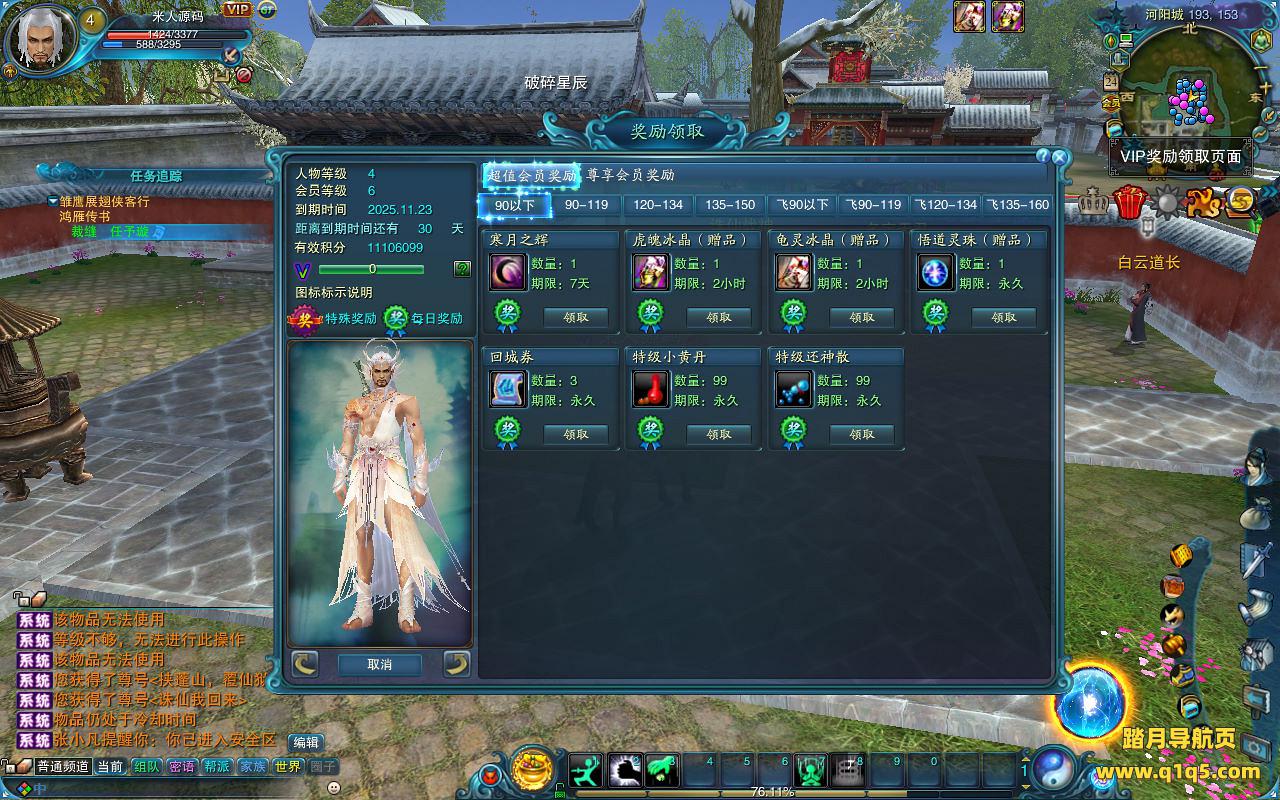
Task: Claim the 虎魄冰晶 reward
Action: coord(719,317)
